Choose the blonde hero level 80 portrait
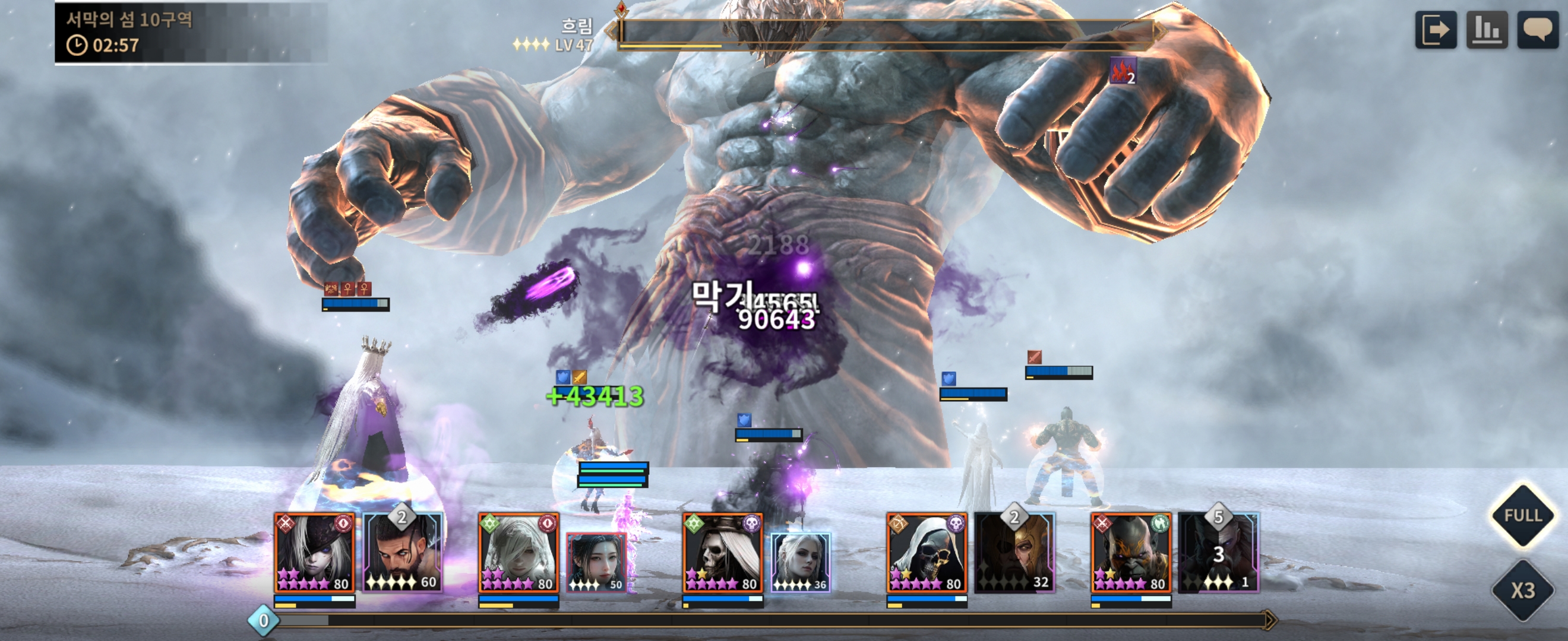This screenshot has width=1568, height=641. click(518, 553)
